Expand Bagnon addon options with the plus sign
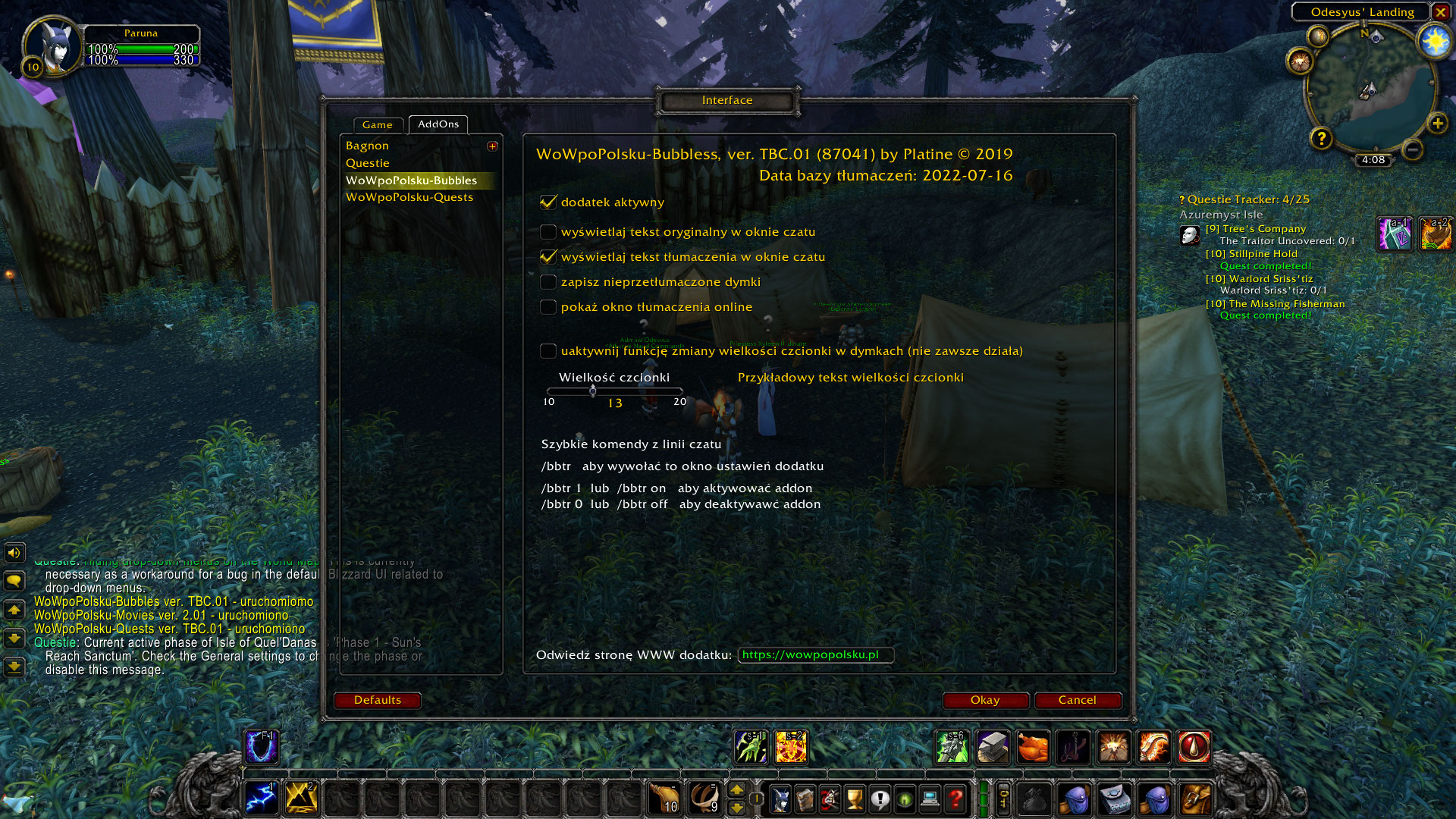 point(491,146)
